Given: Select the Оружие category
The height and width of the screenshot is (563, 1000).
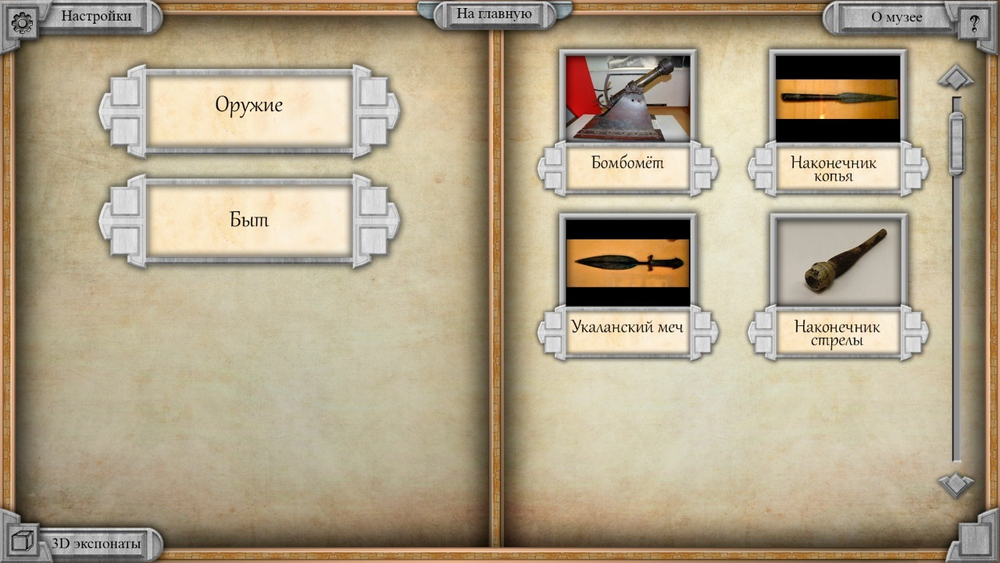Looking at the screenshot, I should [249, 105].
